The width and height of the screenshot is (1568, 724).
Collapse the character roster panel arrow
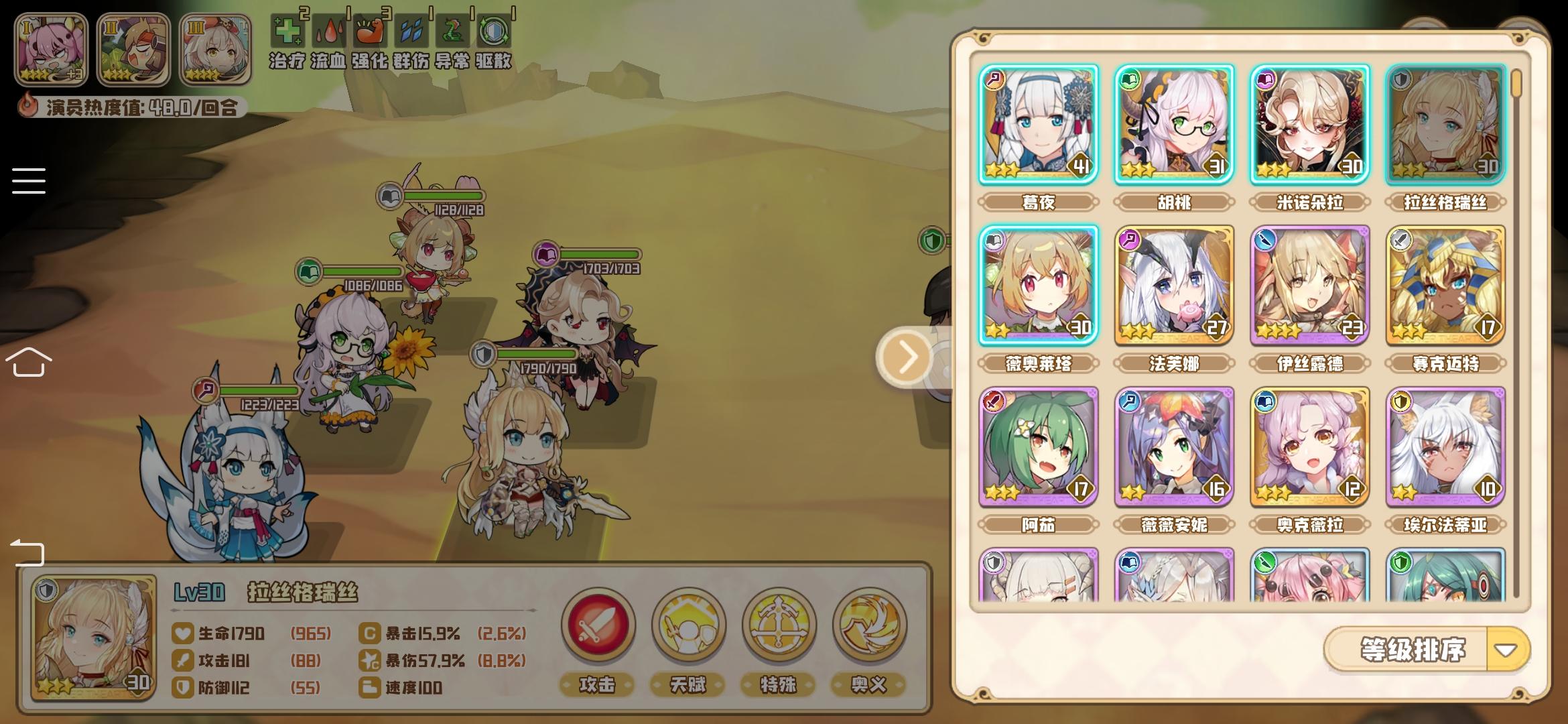coord(905,359)
